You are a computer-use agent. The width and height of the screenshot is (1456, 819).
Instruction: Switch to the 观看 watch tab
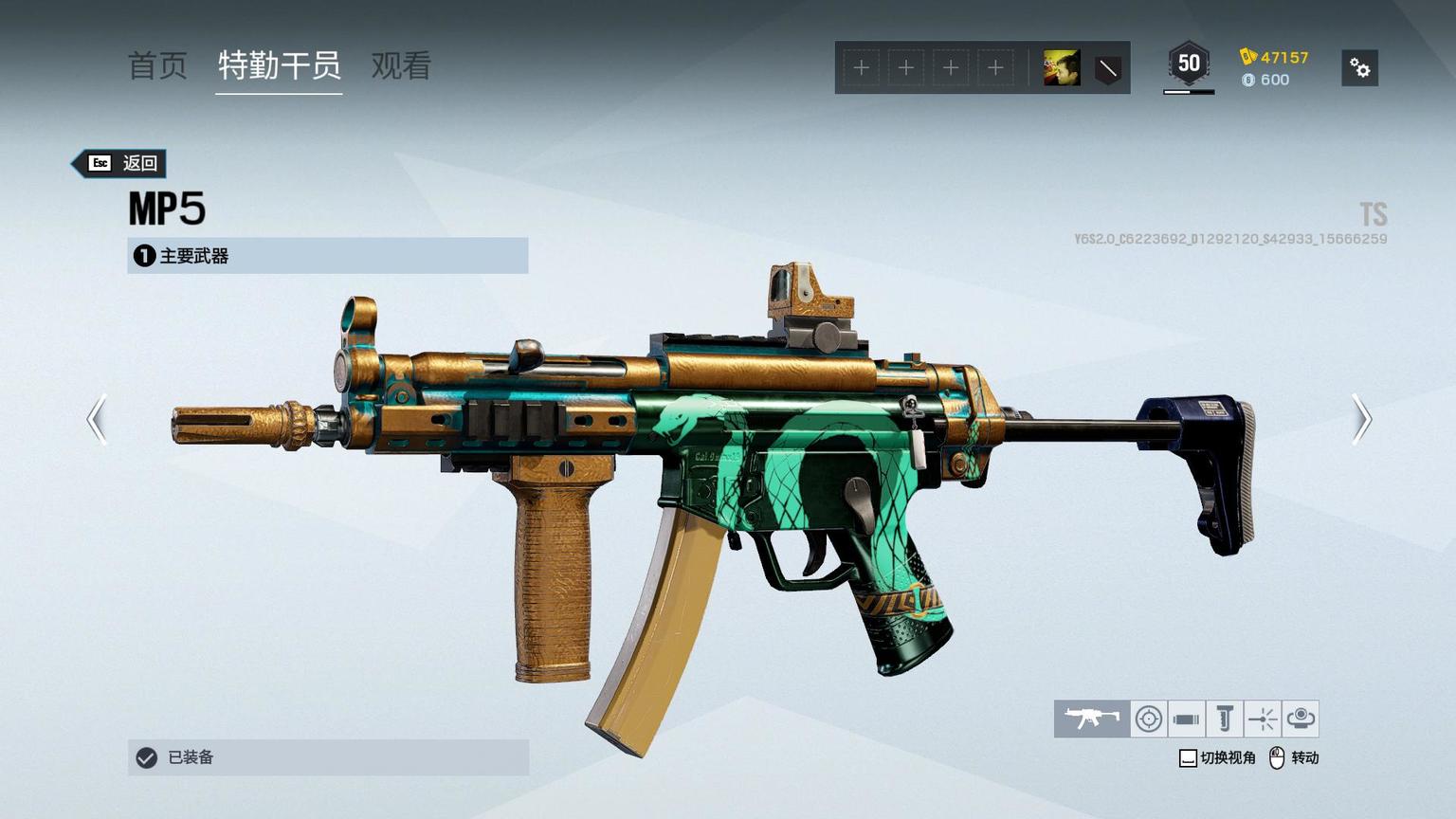[x=401, y=65]
